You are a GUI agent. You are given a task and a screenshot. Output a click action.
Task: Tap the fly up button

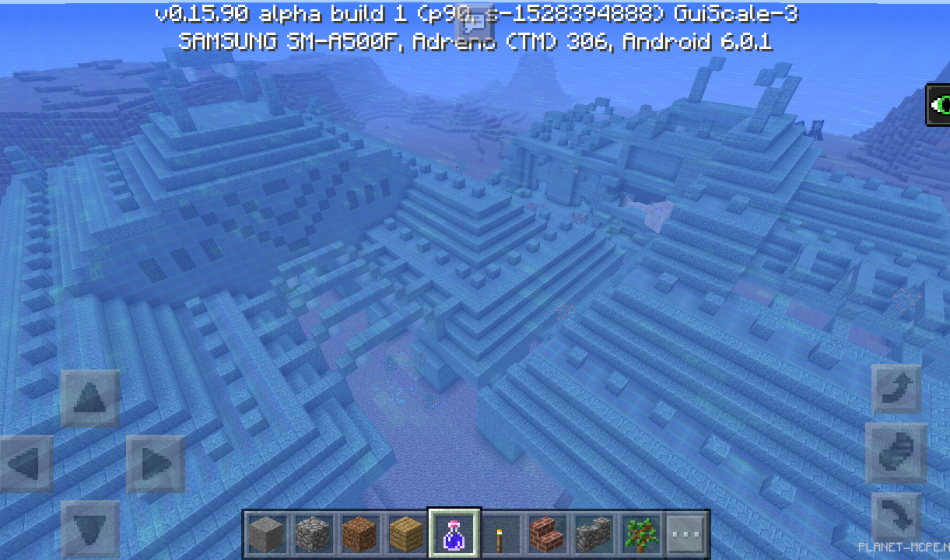(896, 389)
